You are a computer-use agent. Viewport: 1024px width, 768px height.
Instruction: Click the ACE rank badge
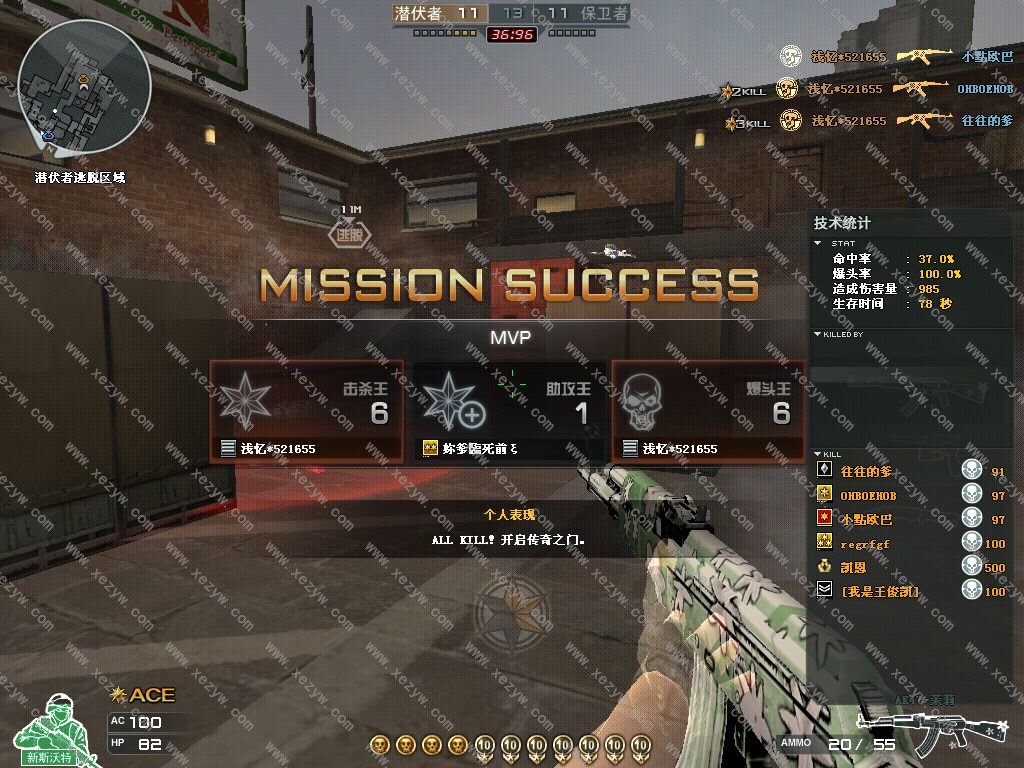(143, 694)
